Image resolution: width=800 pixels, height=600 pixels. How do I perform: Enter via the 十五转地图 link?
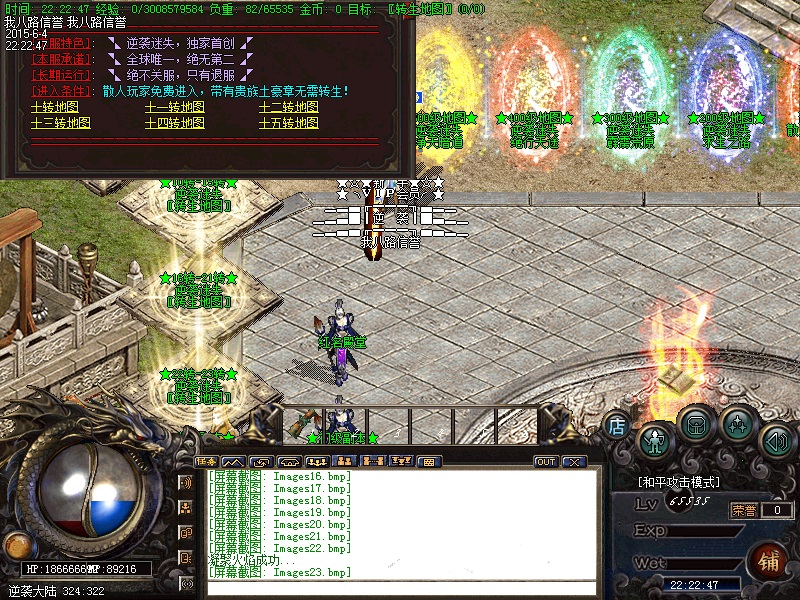pos(290,124)
